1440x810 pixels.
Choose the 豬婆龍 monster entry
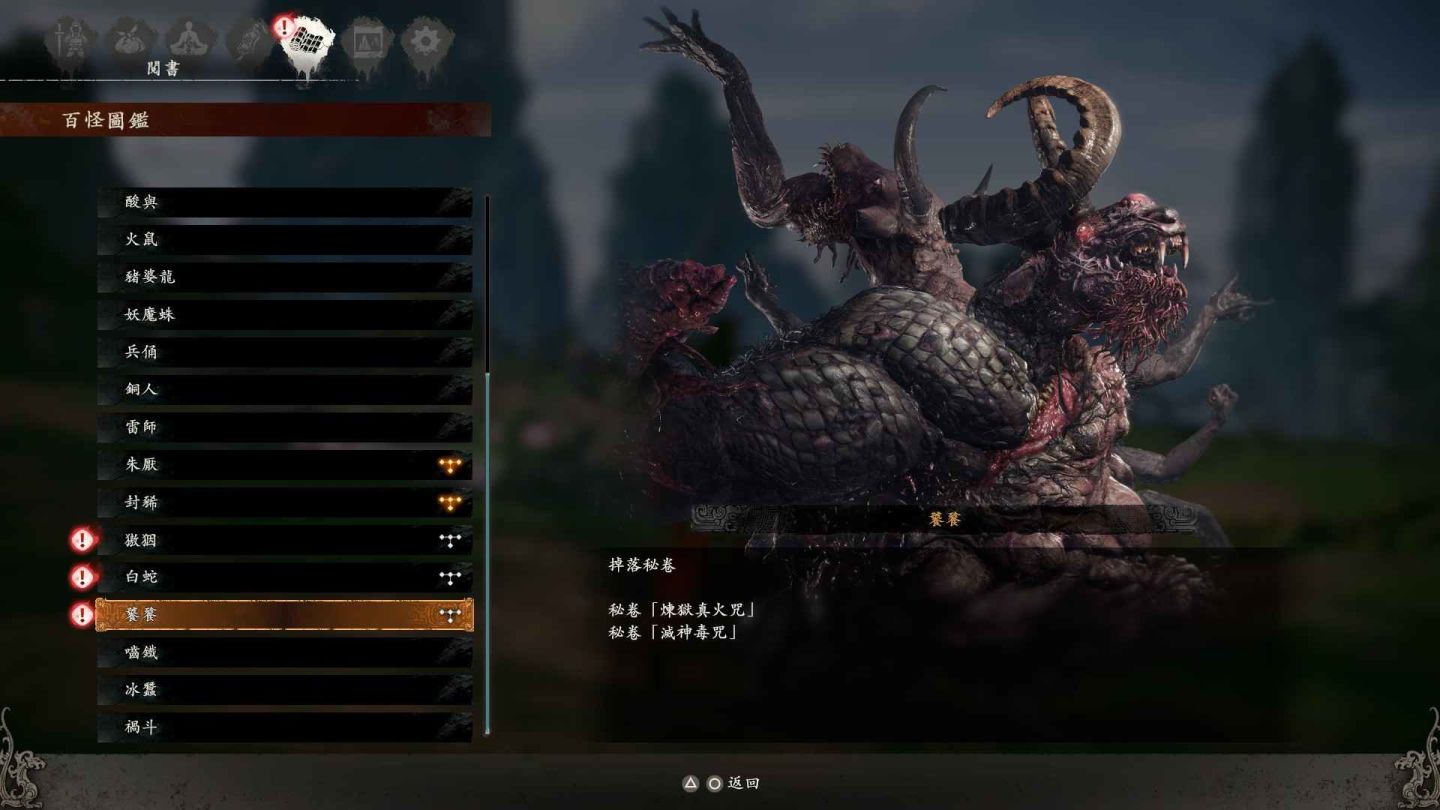pyautogui.click(x=284, y=277)
